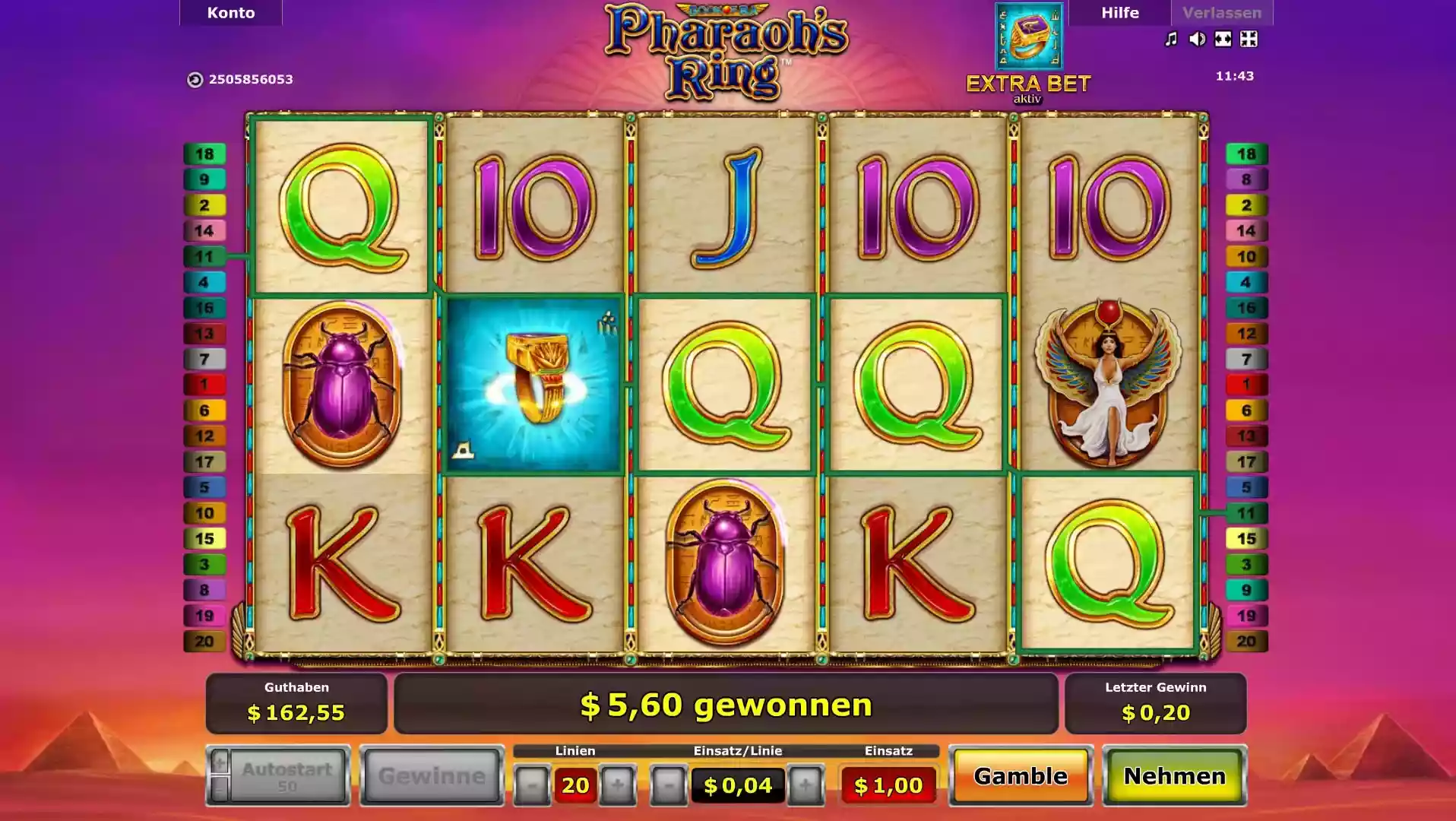Start Autostart with 50 spins
Screen dimensions: 1456x821
coord(286,776)
